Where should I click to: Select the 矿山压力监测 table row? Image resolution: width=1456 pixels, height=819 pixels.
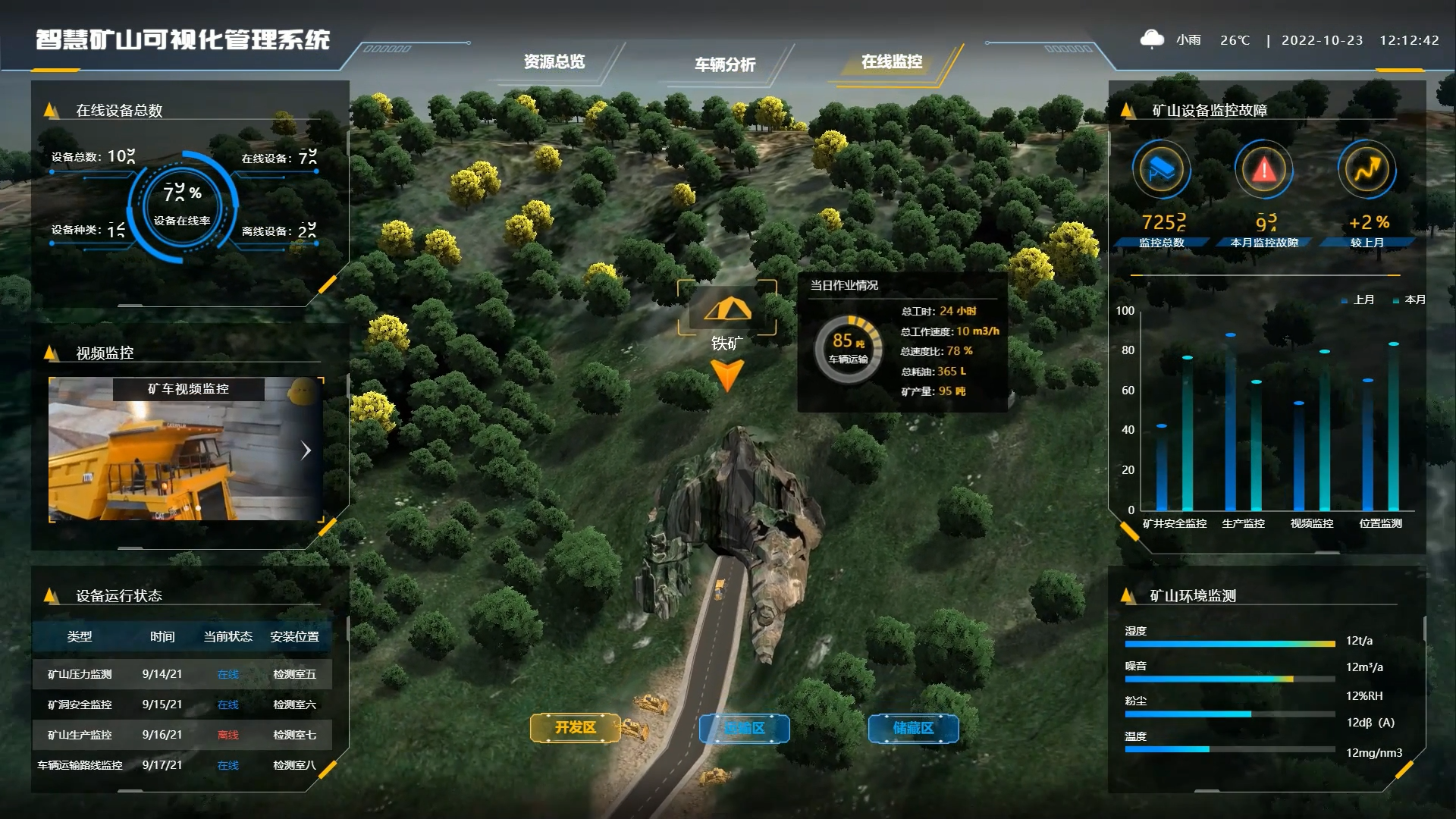coord(182,674)
